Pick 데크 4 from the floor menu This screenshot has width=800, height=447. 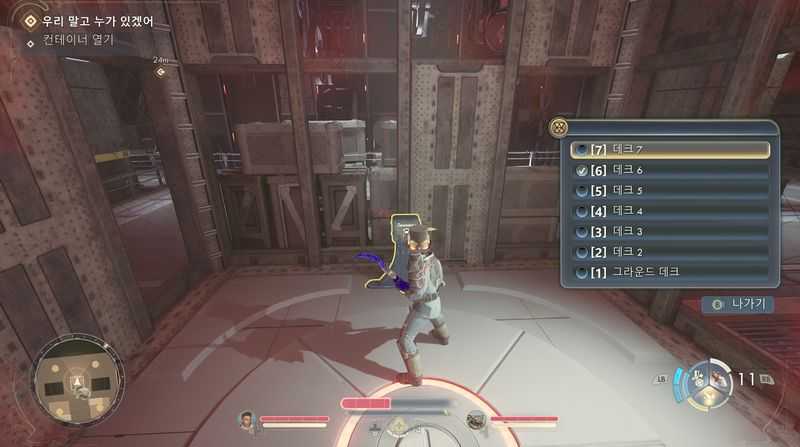pos(670,211)
